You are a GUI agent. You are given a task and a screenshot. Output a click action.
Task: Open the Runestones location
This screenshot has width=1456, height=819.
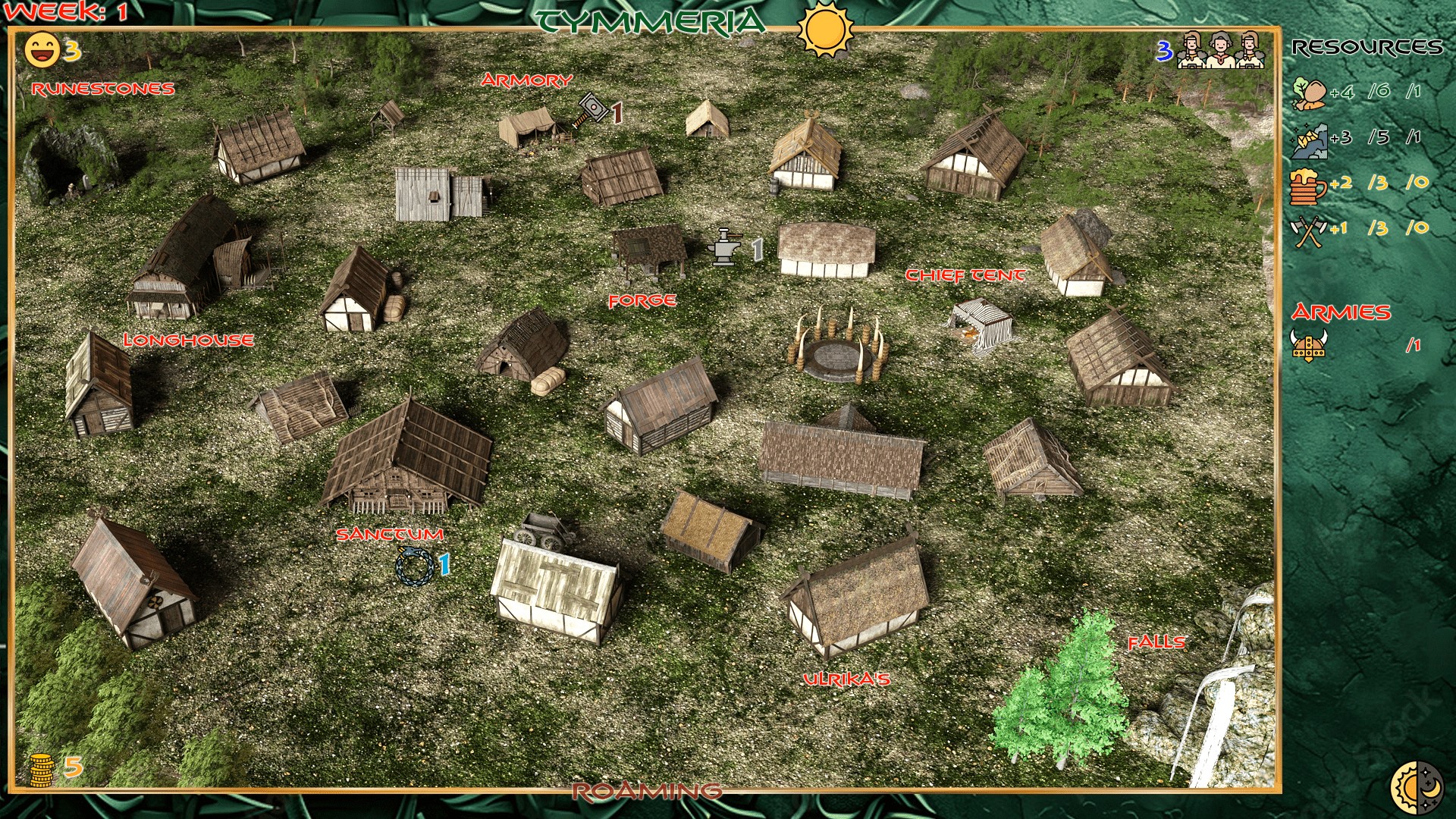coord(103,89)
